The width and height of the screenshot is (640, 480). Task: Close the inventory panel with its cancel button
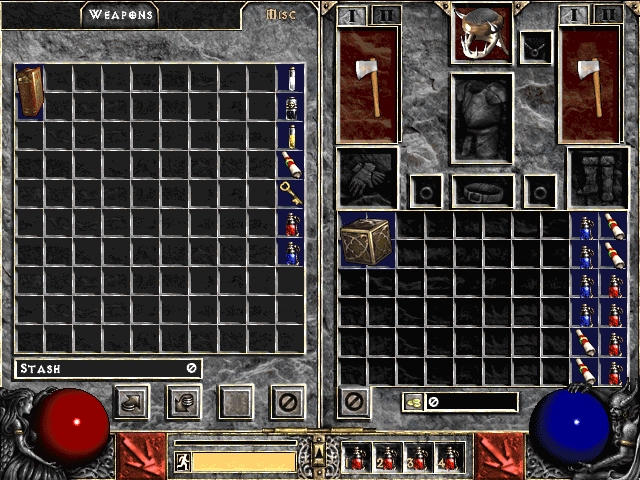pos(354,403)
